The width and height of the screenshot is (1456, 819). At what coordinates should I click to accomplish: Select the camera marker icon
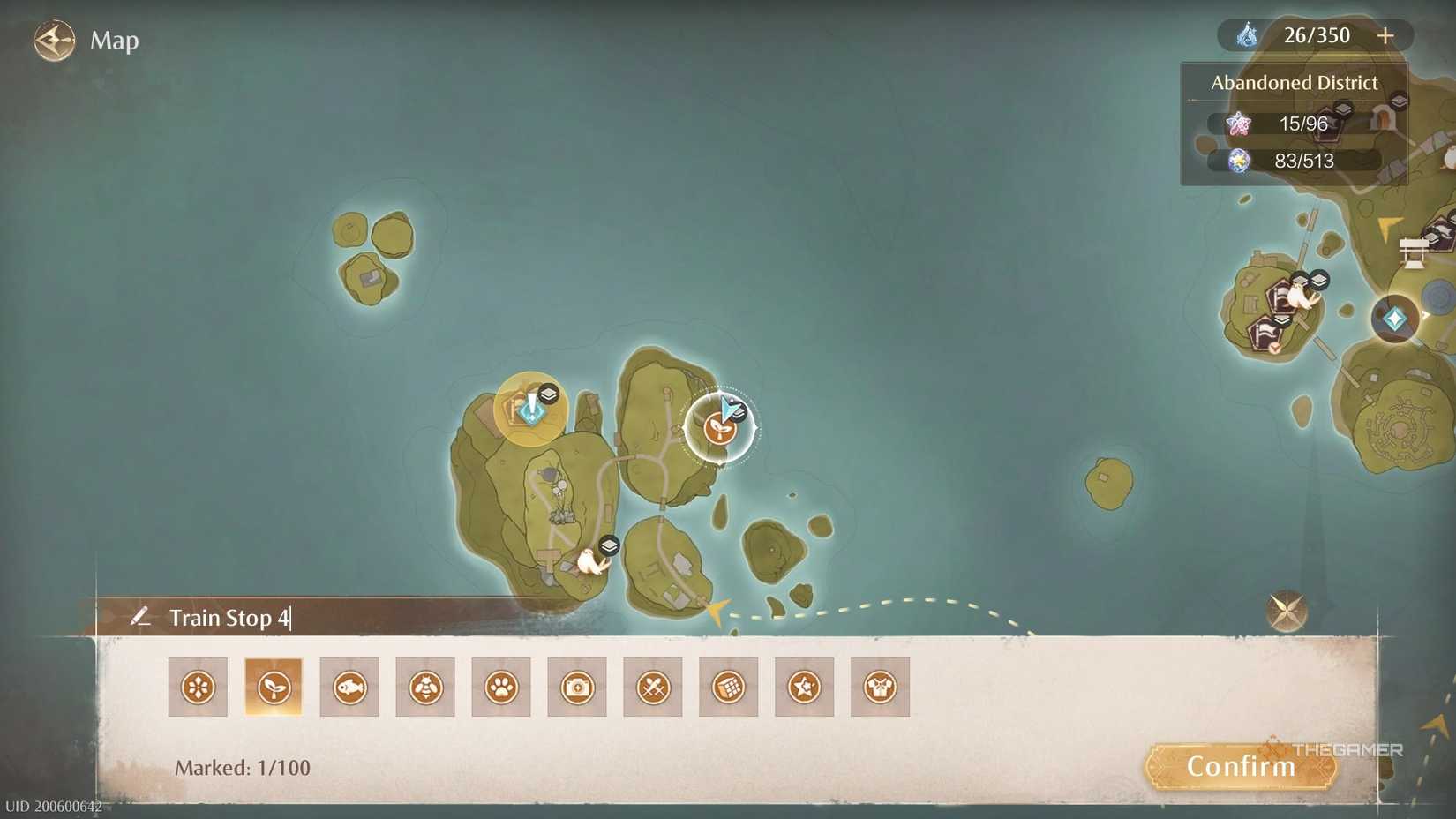577,687
